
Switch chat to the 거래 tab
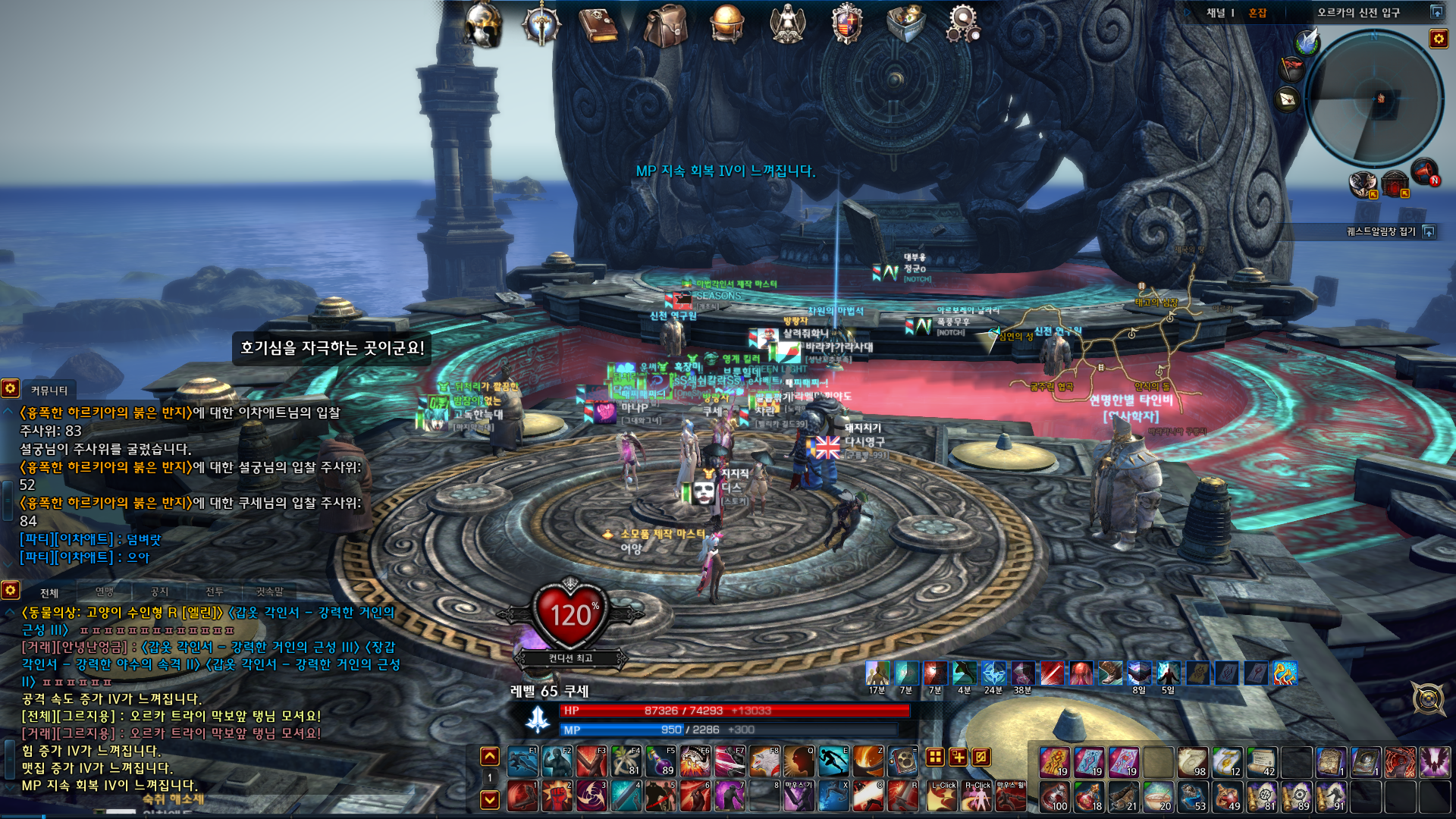(215, 591)
